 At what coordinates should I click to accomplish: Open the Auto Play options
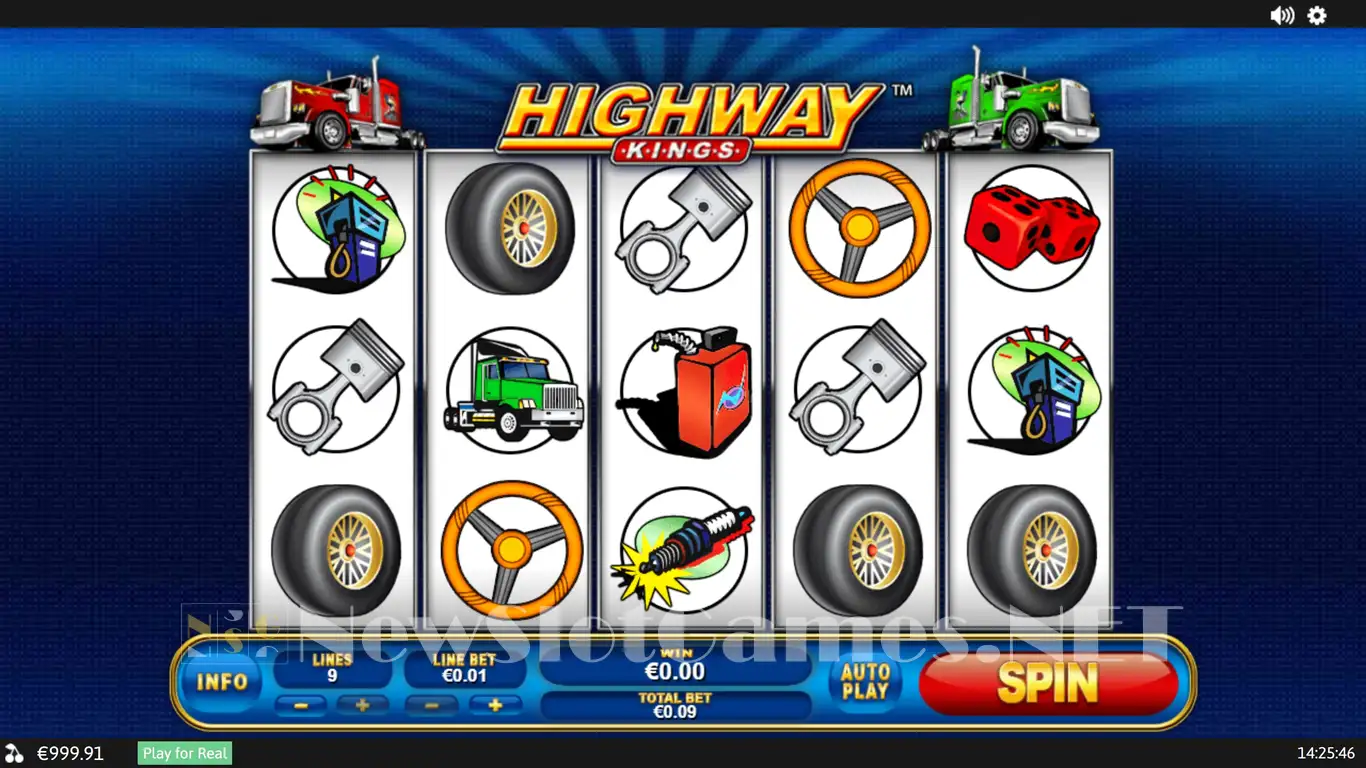point(865,681)
